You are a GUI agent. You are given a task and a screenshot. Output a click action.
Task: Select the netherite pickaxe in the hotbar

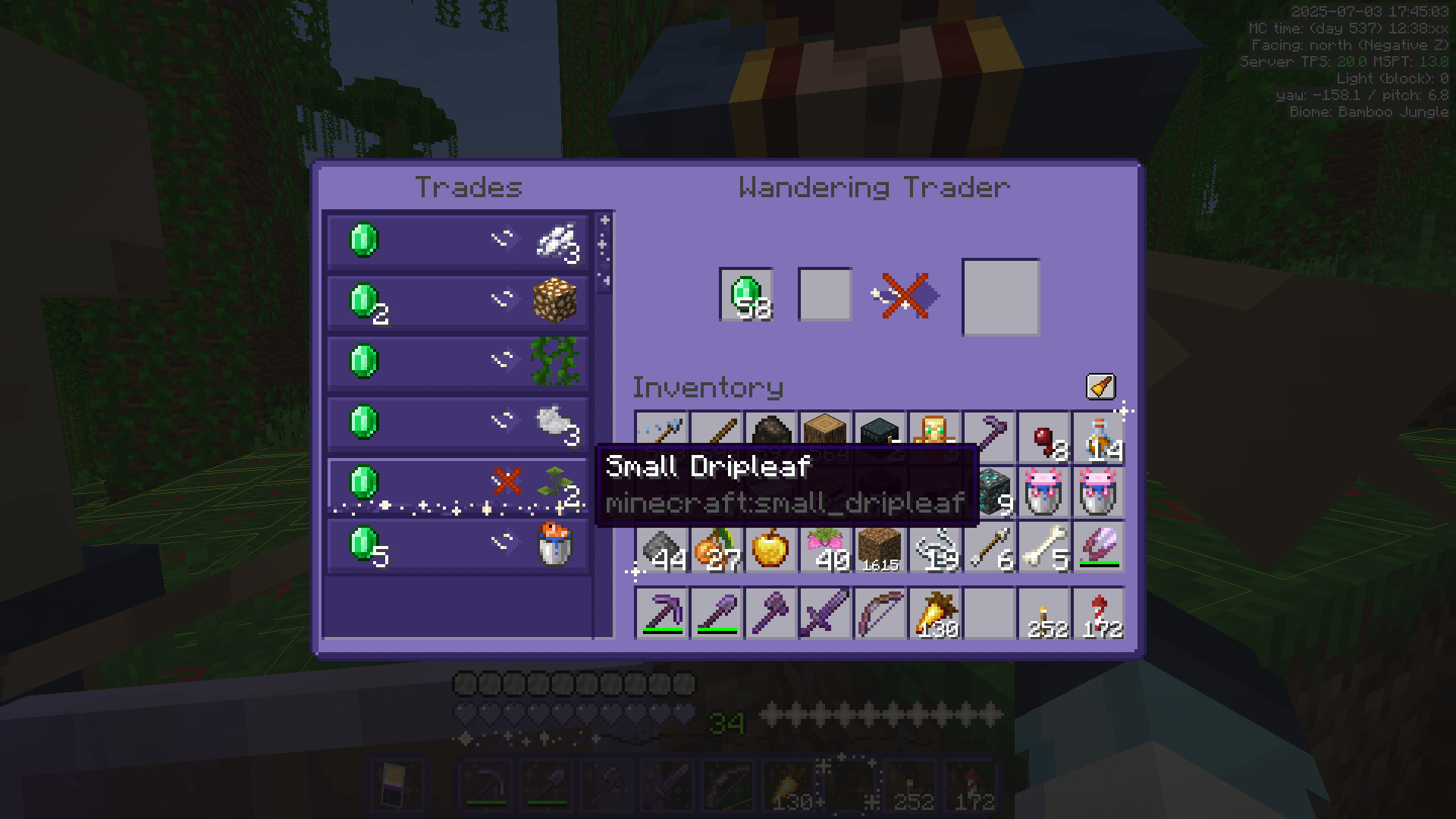coord(661,613)
